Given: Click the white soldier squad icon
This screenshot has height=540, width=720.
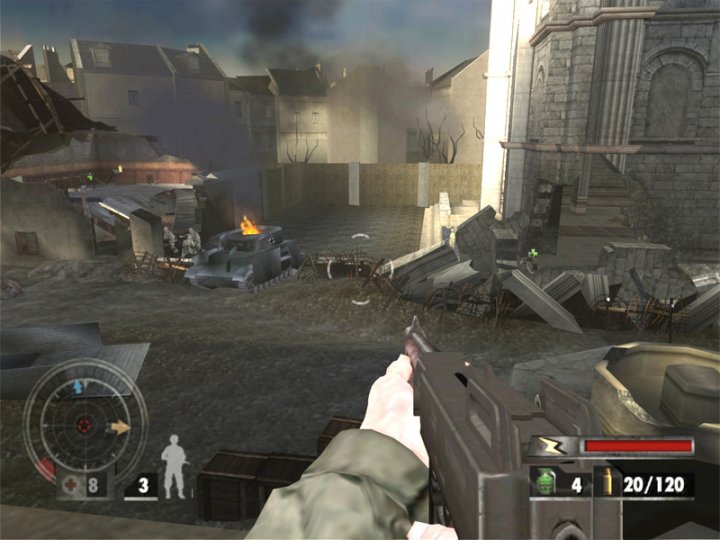Looking at the screenshot, I should point(174,466).
